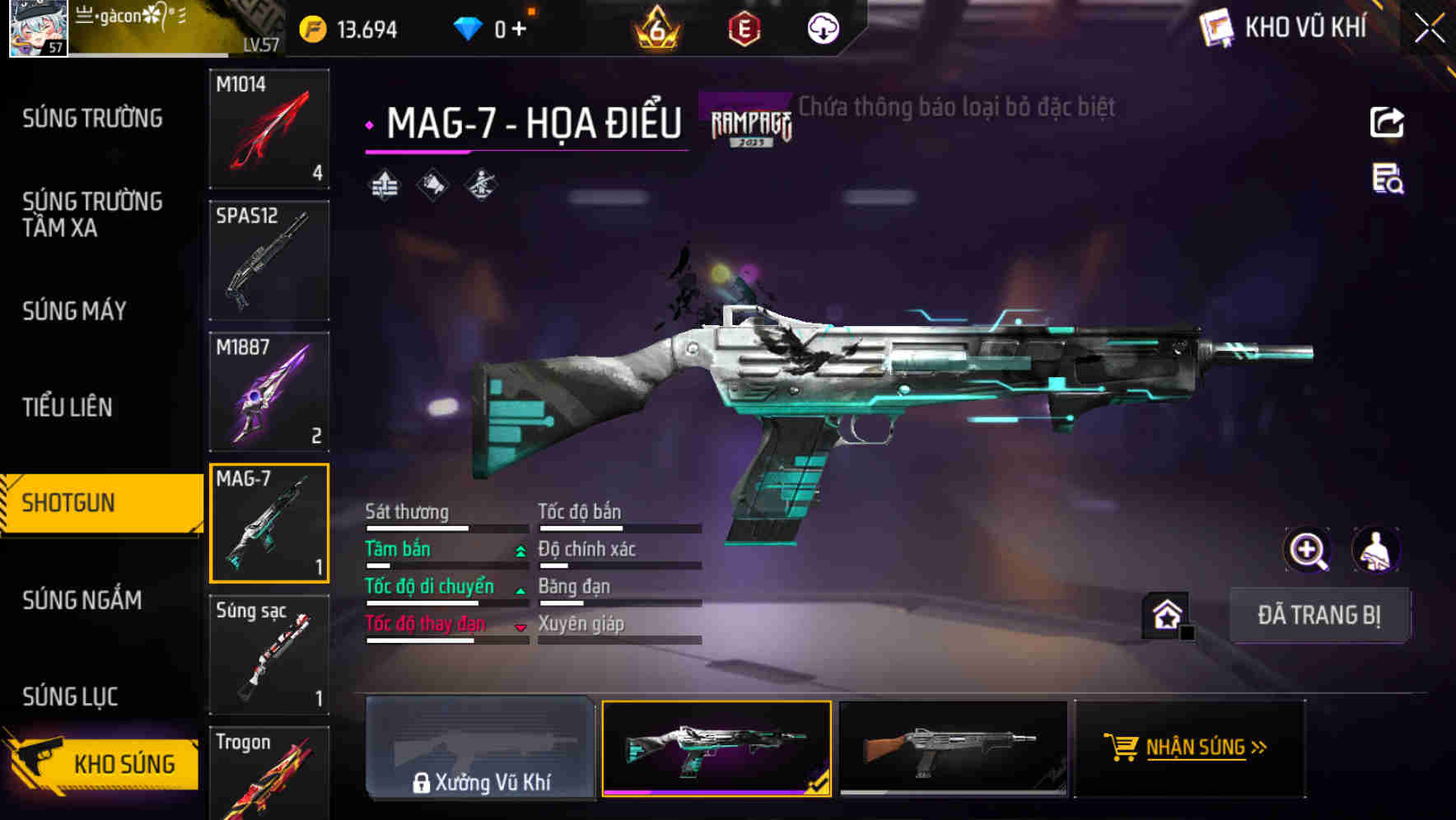The height and width of the screenshot is (820, 1456).
Task: Close the weapon armory screen
Action: coord(1430,29)
